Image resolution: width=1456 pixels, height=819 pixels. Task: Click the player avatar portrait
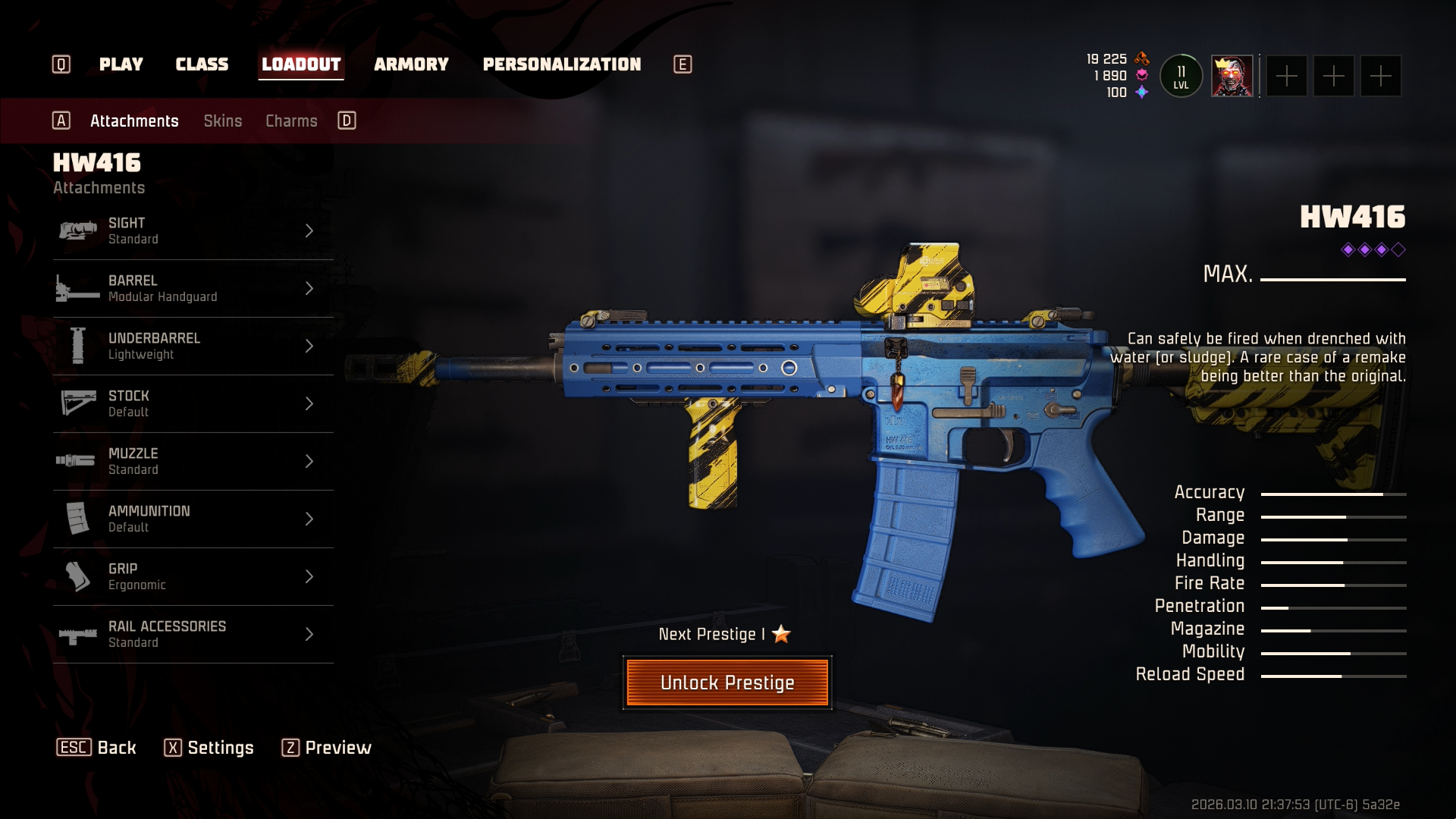point(1230,75)
